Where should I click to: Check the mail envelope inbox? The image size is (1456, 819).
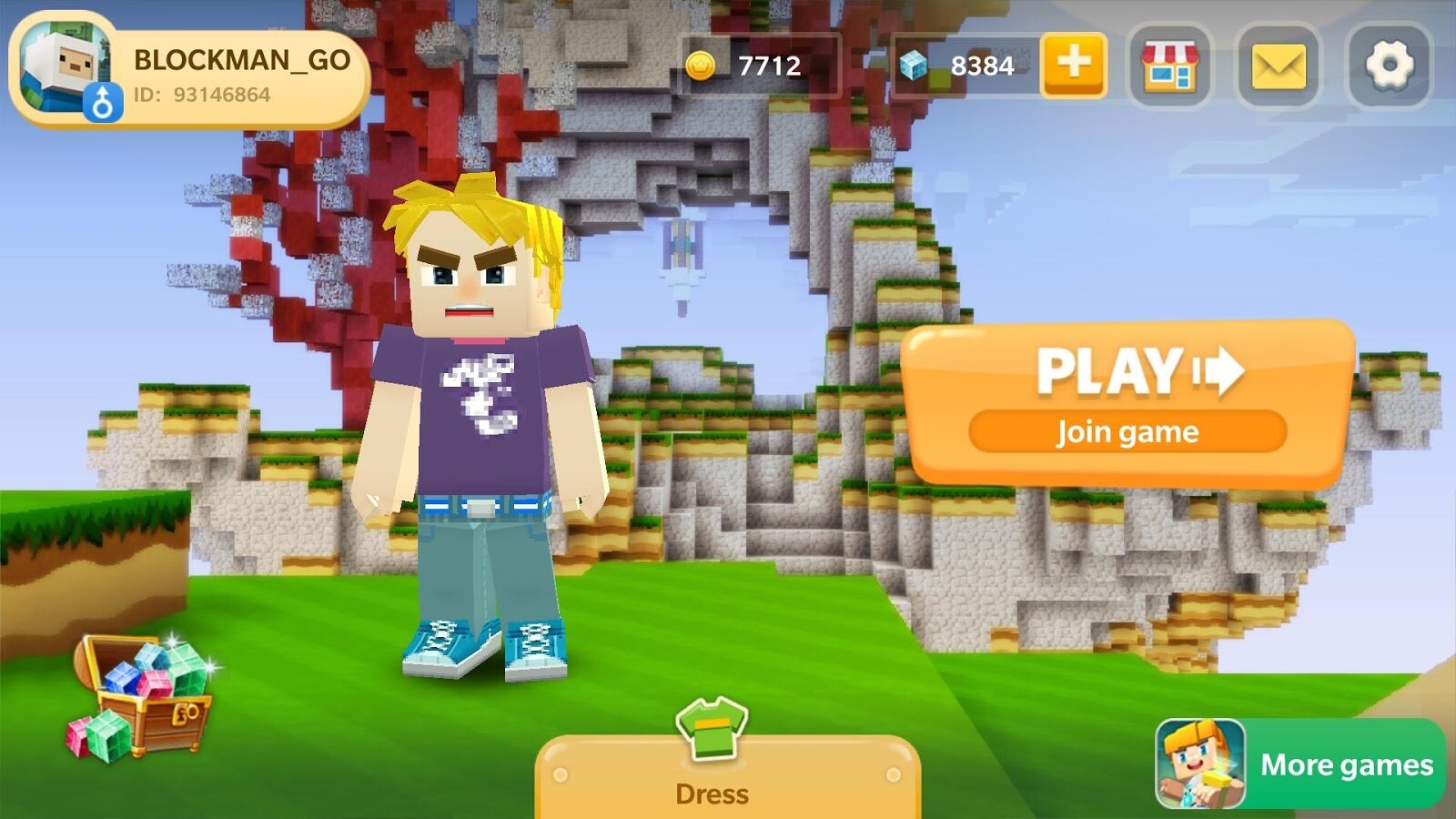[x=1279, y=66]
